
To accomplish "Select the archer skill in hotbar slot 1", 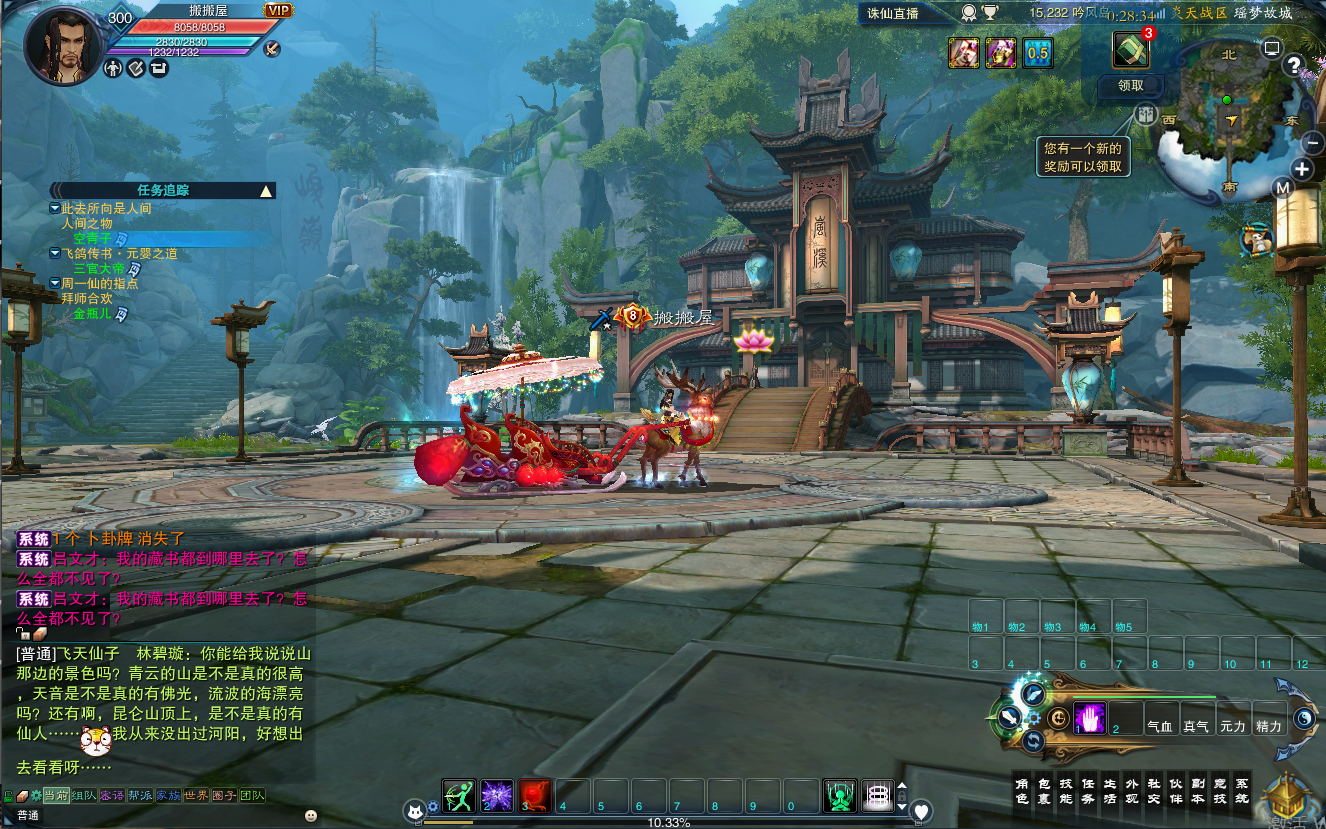I will [x=459, y=795].
